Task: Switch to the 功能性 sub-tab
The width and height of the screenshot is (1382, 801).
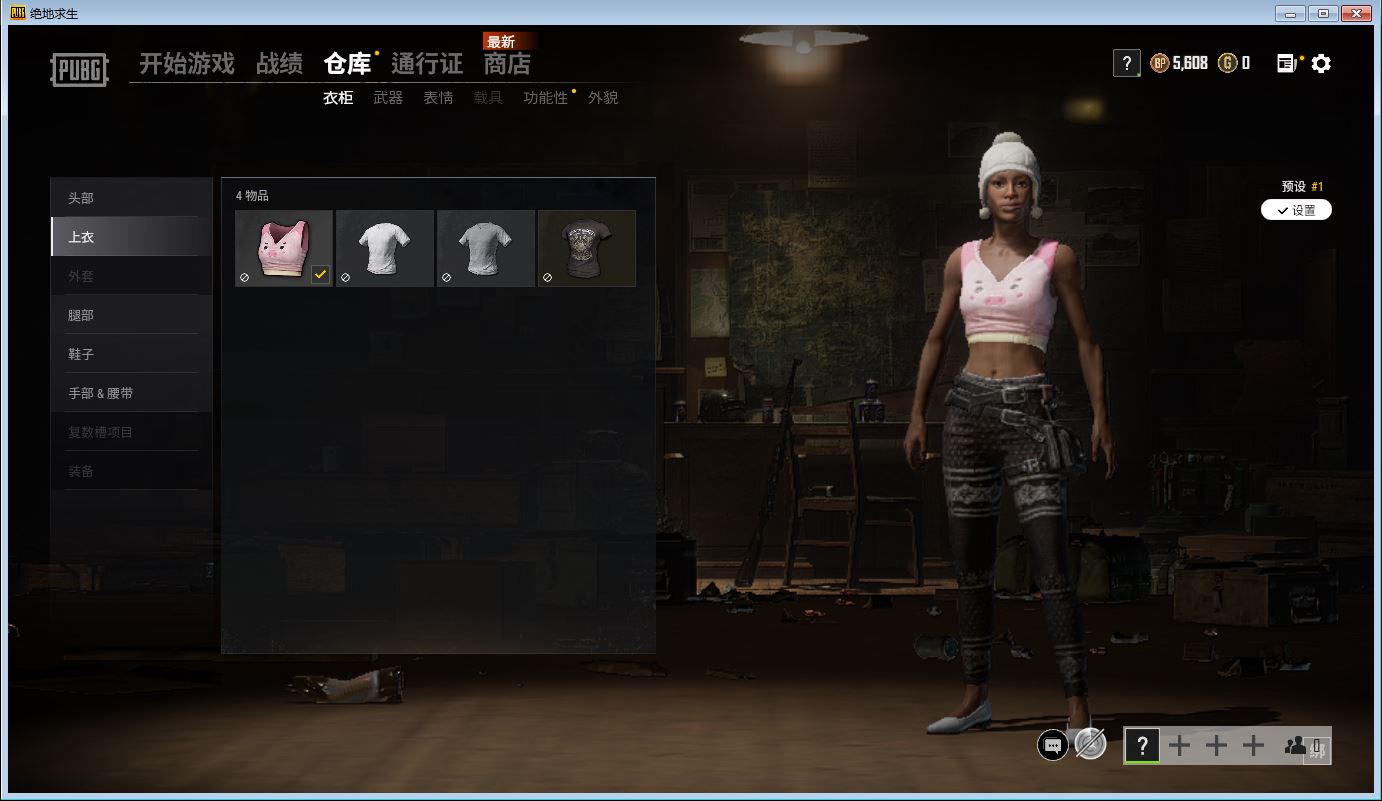Action: [545, 98]
